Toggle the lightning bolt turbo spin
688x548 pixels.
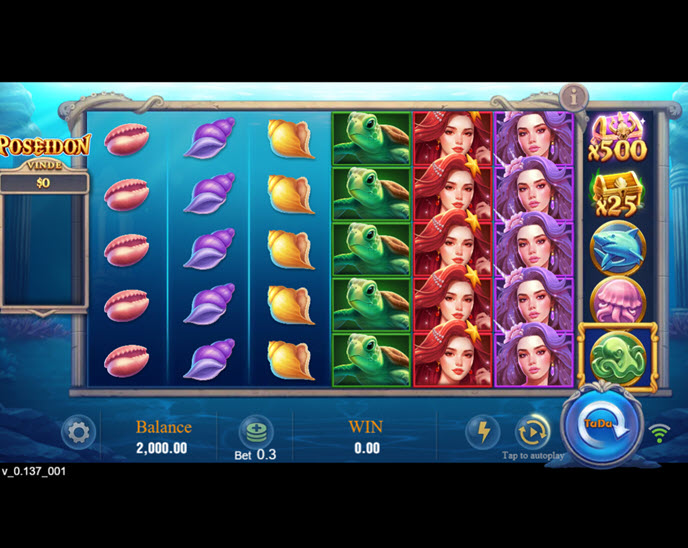point(483,432)
